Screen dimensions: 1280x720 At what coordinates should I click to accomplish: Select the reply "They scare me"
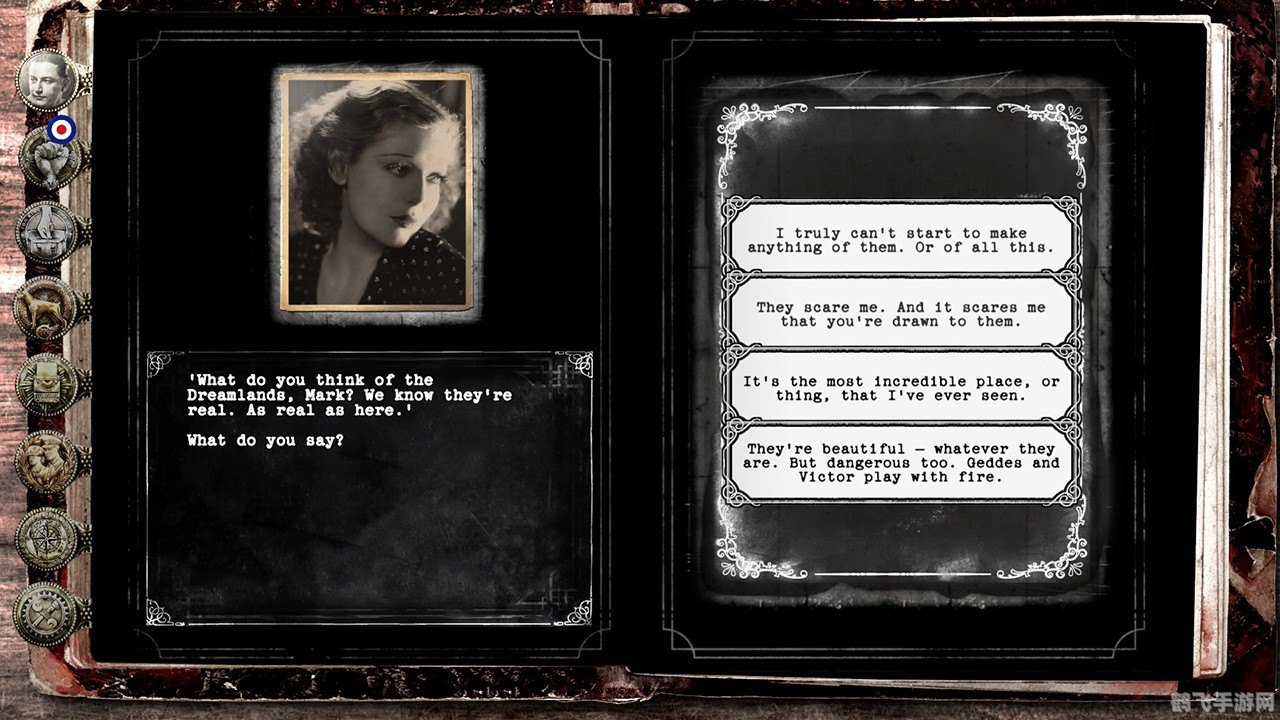(901, 314)
